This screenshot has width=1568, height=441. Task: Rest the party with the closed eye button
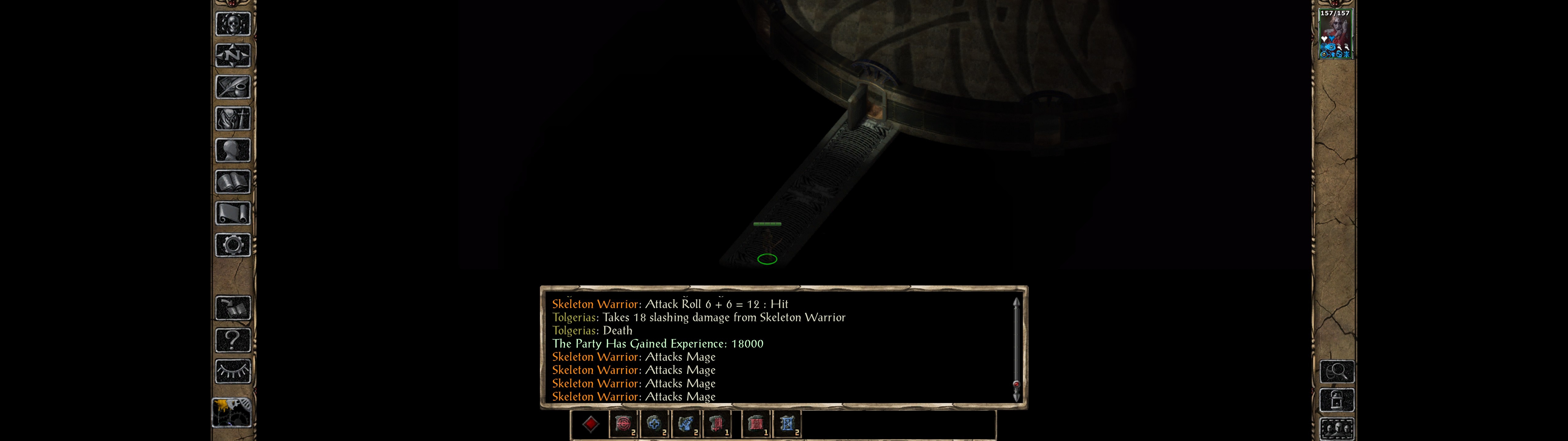(x=232, y=371)
